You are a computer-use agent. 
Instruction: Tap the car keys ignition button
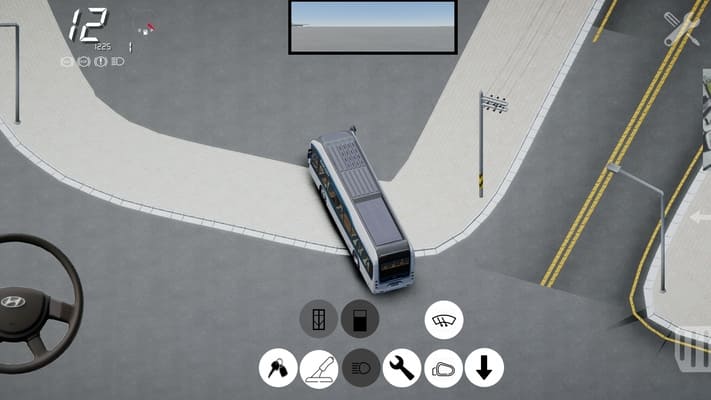tap(278, 369)
